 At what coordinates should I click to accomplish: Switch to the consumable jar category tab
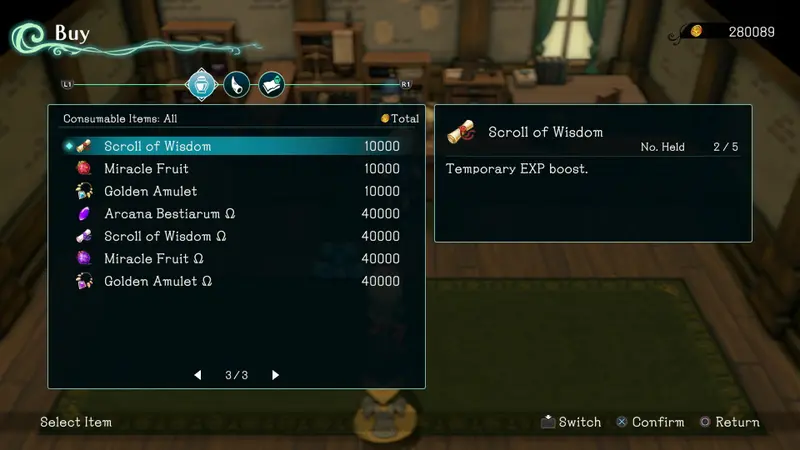tap(203, 84)
